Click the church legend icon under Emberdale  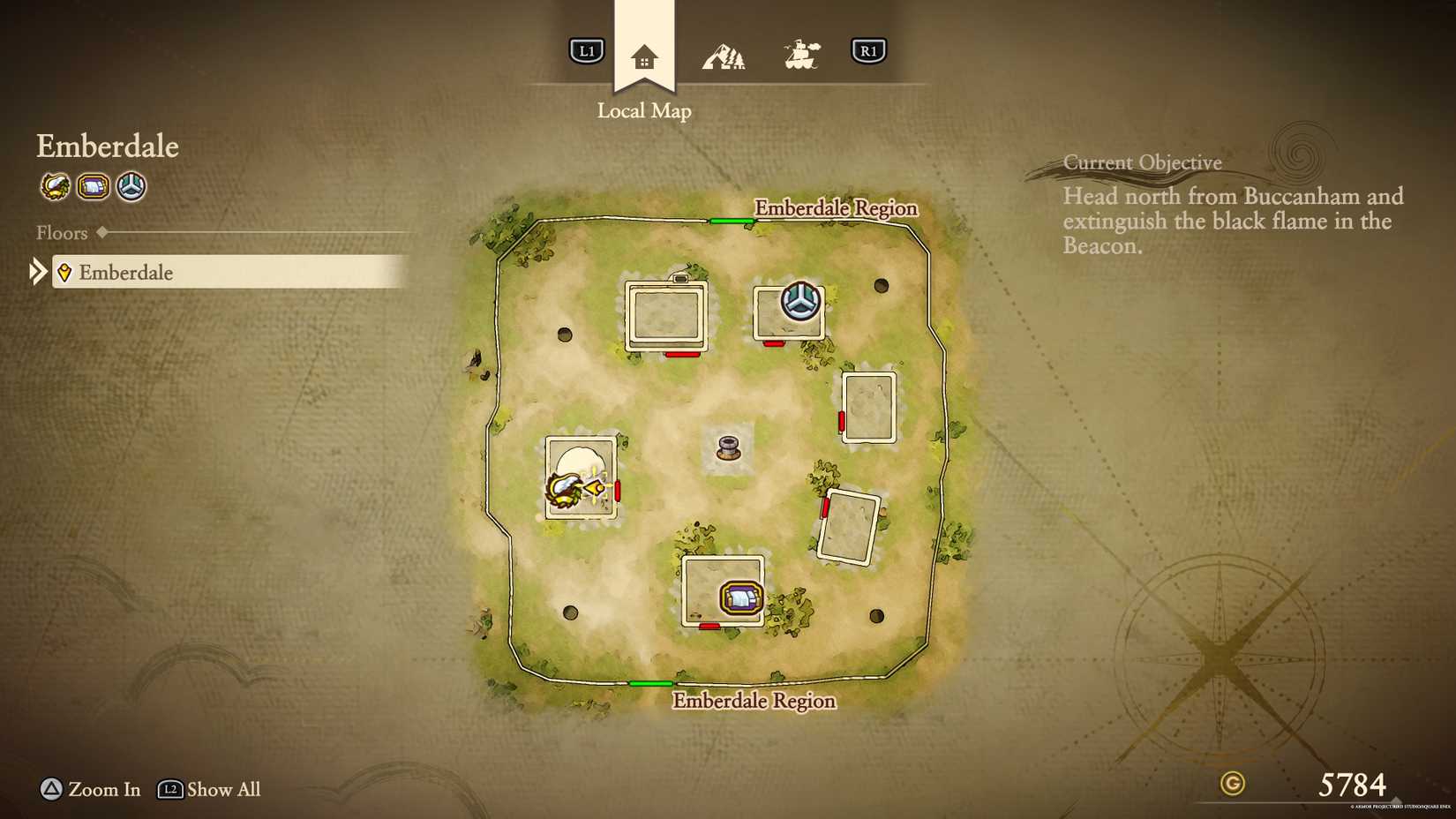pos(131,186)
